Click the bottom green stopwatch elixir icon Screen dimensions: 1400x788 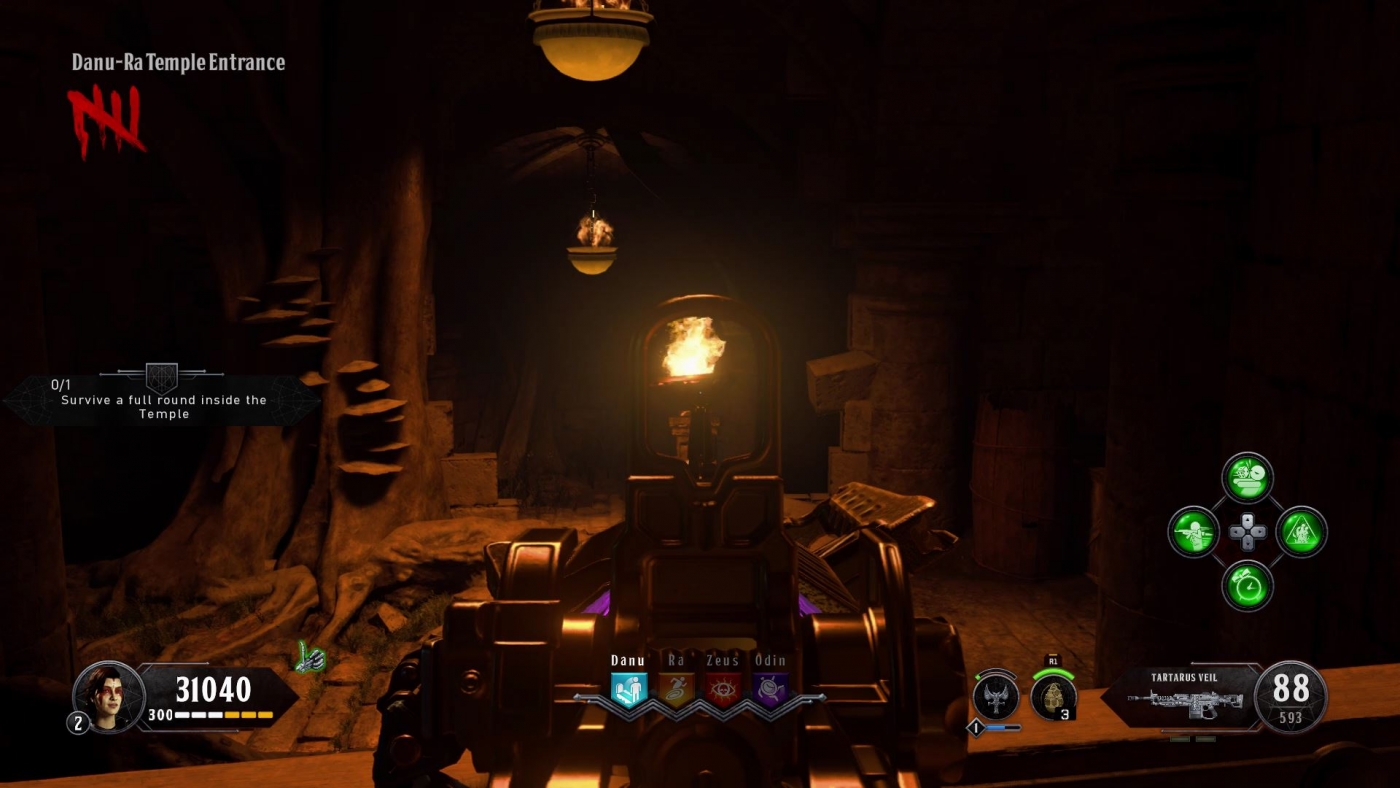tap(1246, 584)
